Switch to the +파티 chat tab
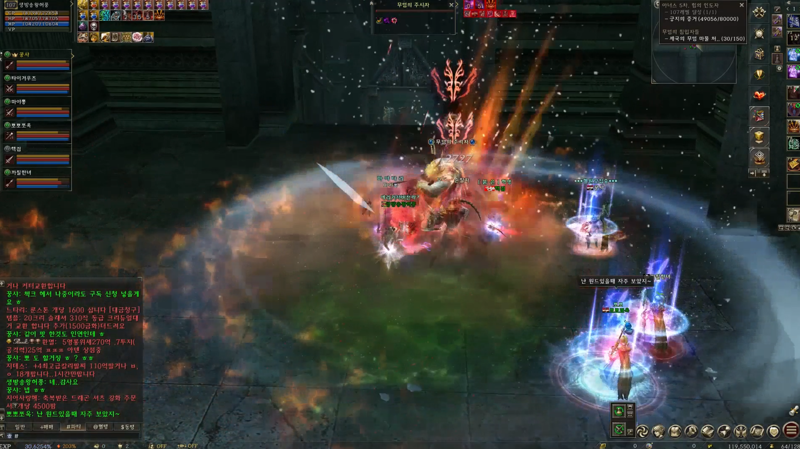This screenshot has height=449, width=800. (46, 427)
